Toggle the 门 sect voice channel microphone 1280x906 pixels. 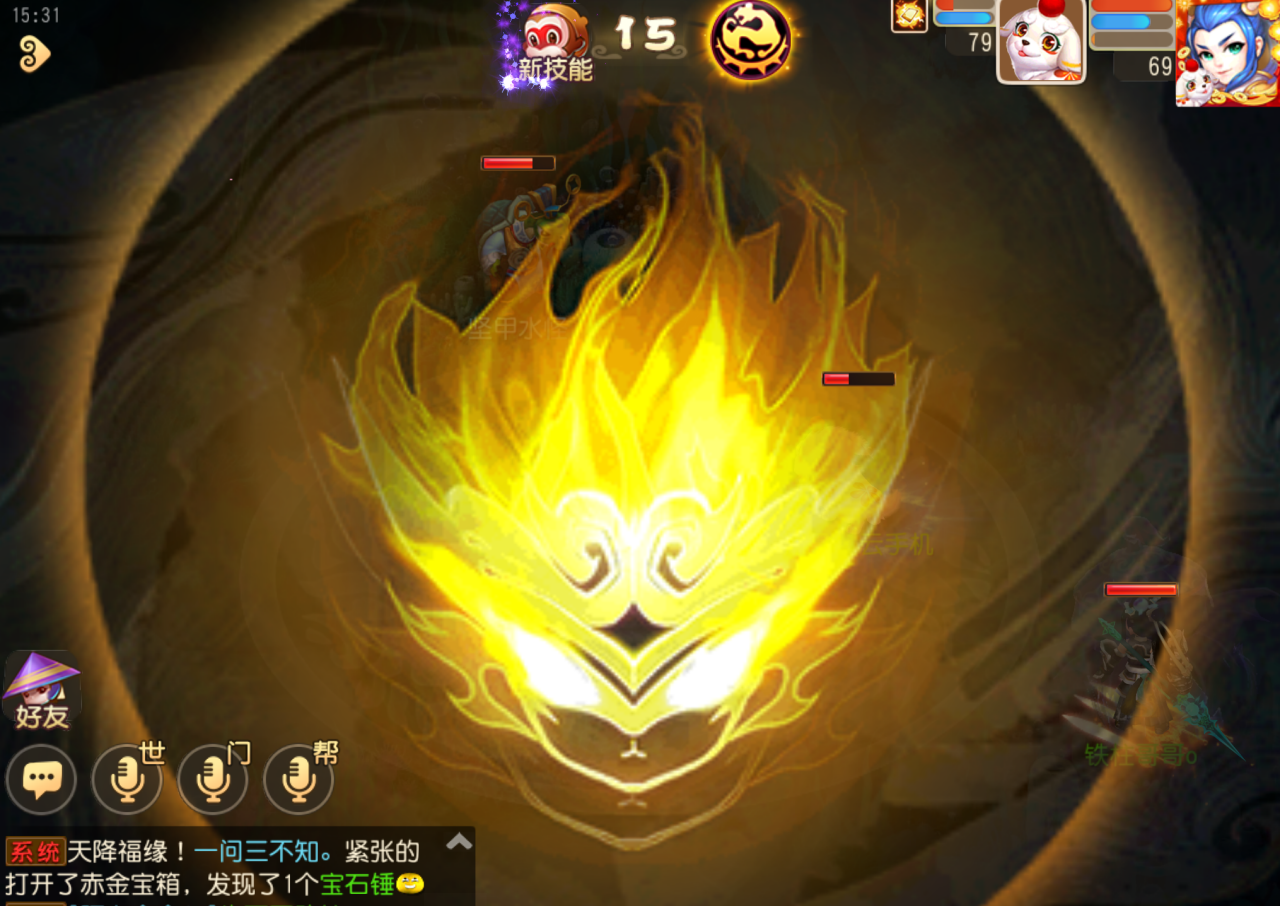pos(211,779)
